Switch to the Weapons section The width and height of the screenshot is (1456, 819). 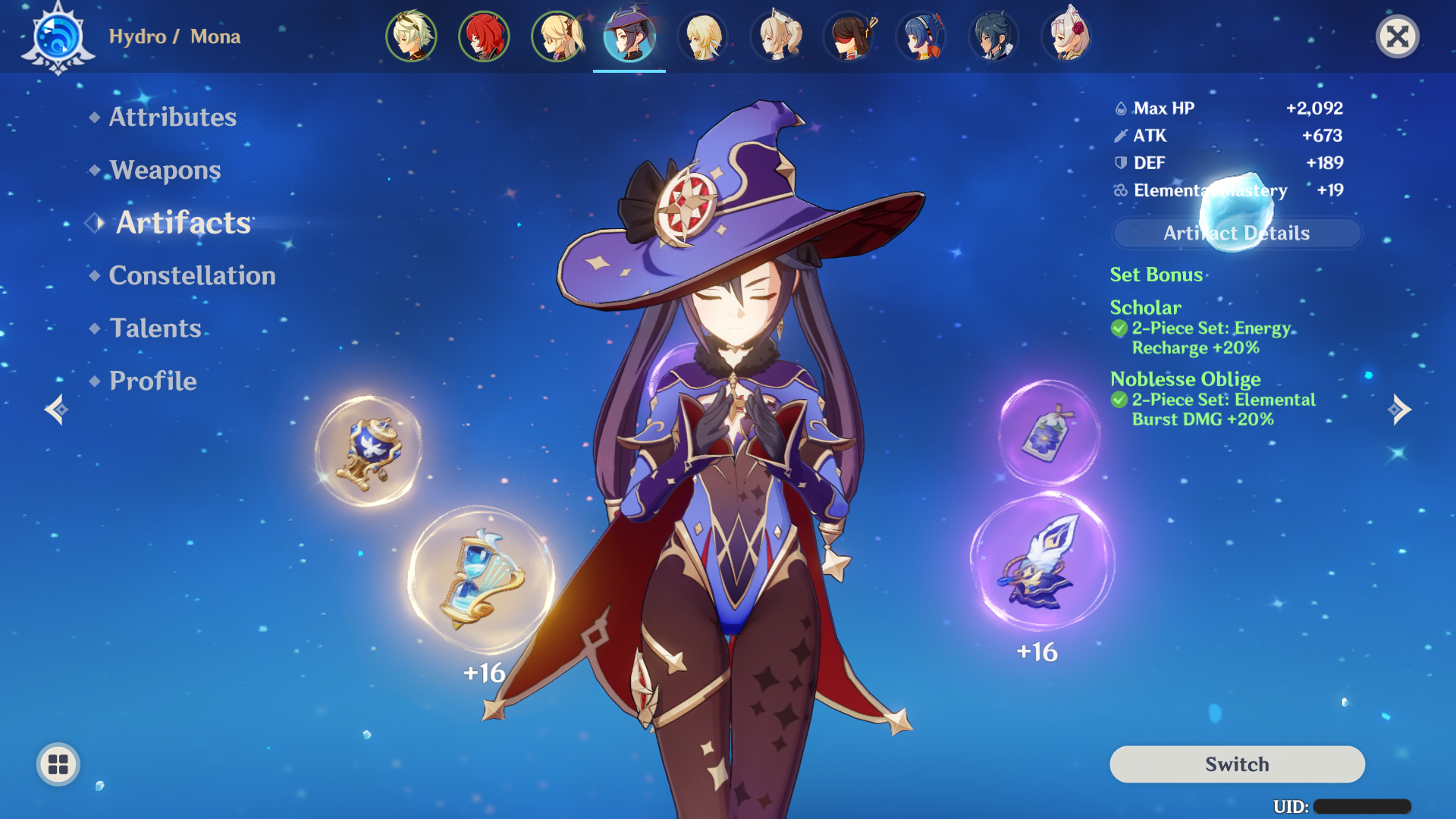point(163,170)
